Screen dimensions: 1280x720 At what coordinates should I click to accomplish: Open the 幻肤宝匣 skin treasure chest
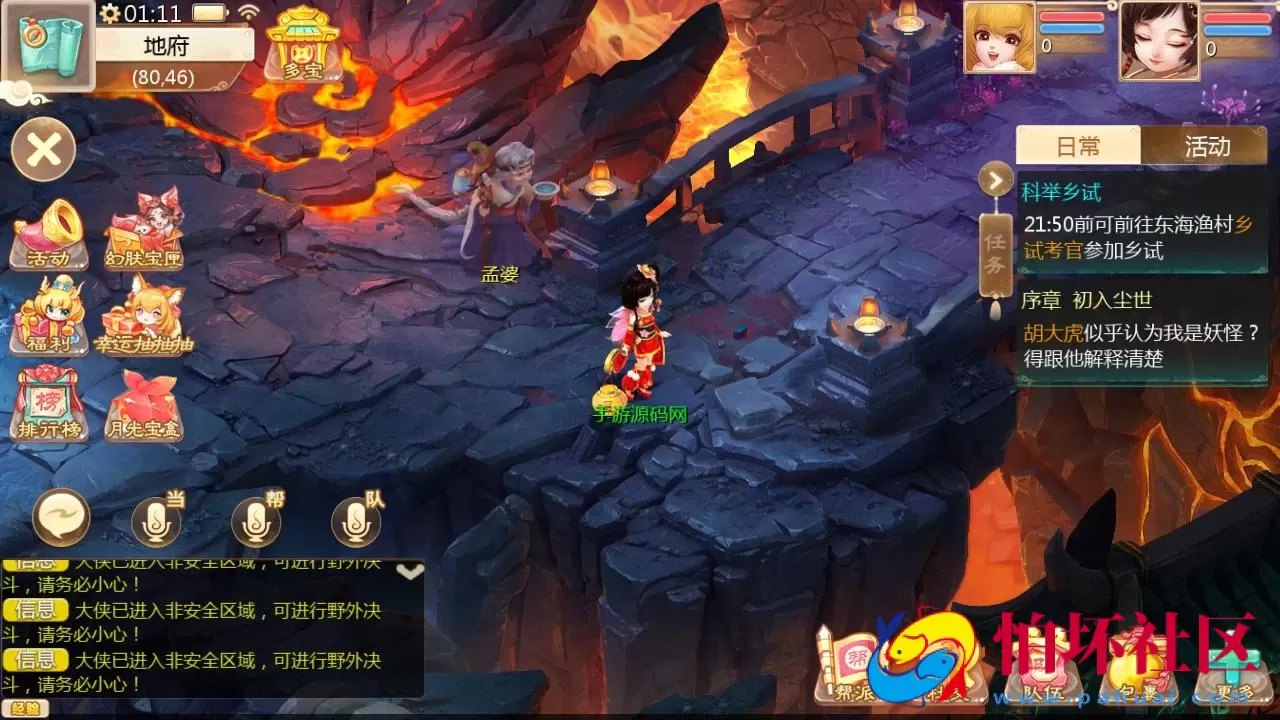click(143, 232)
